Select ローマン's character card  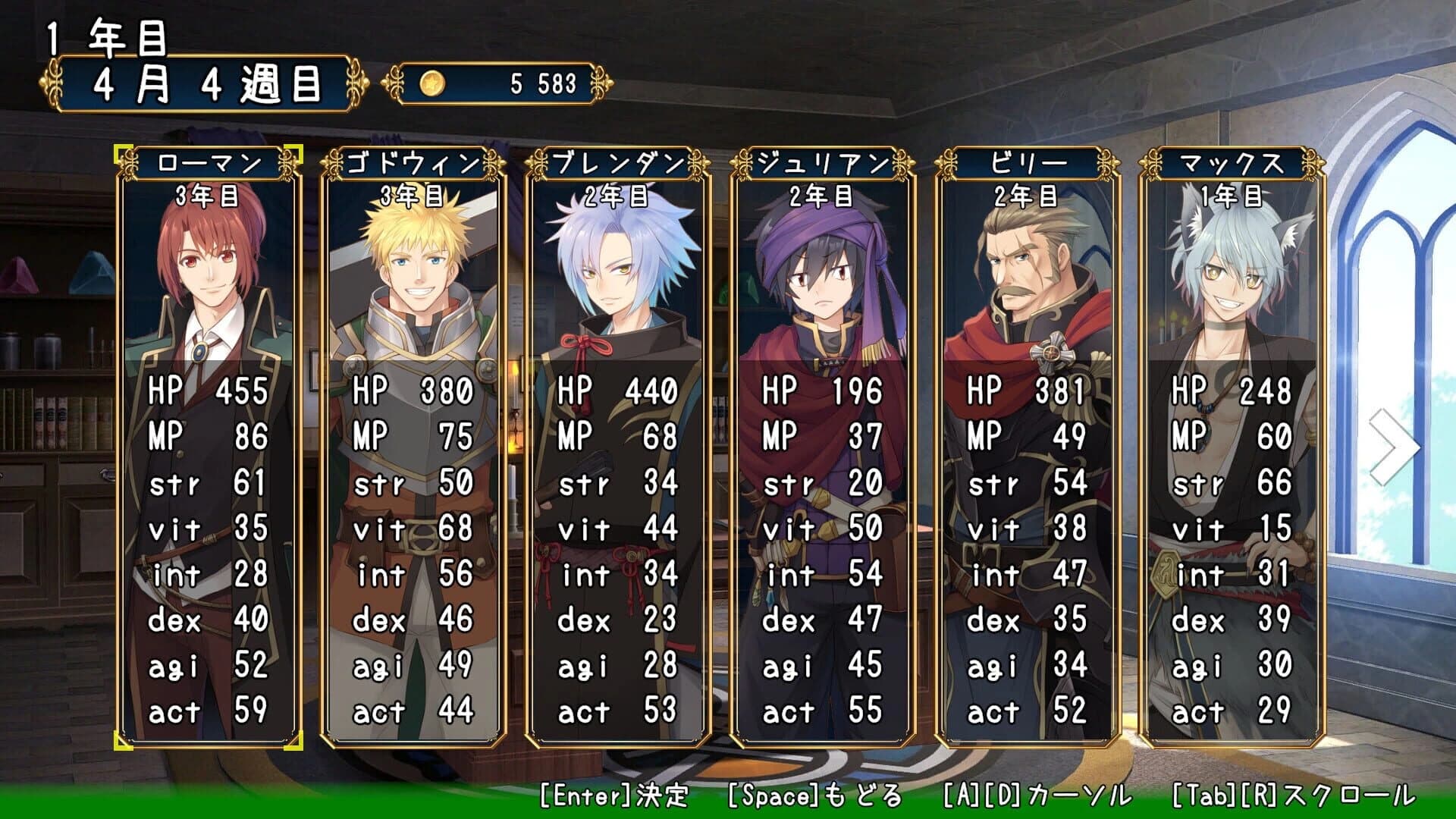206,455
